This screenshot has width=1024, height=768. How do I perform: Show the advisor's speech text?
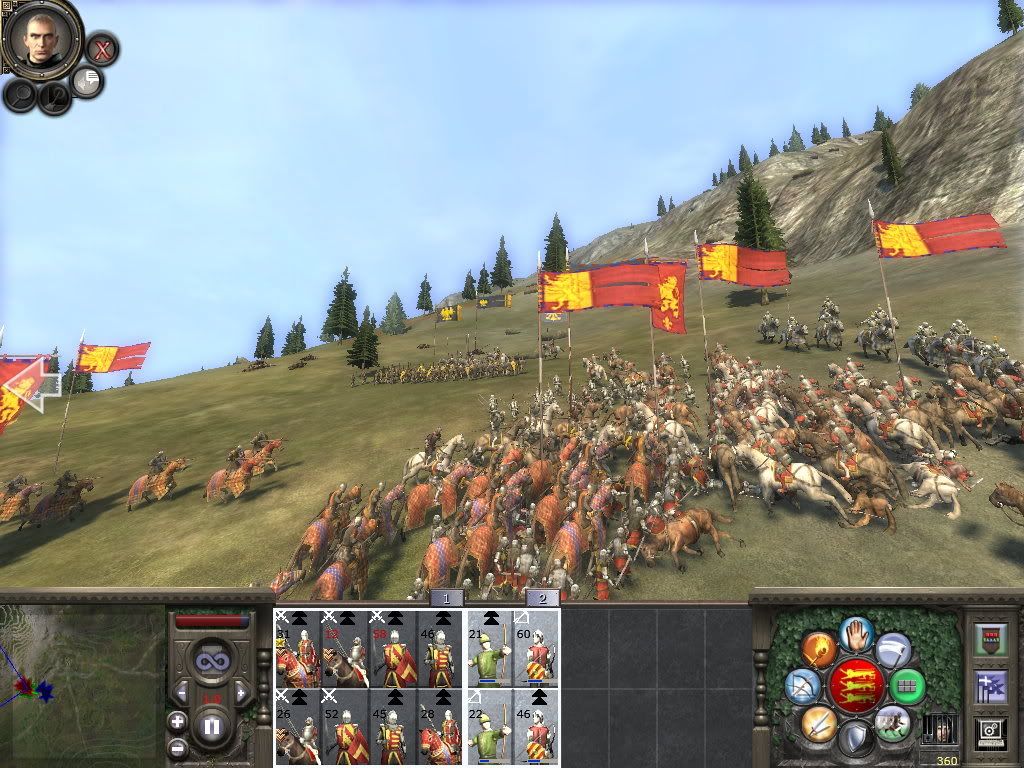[89, 81]
